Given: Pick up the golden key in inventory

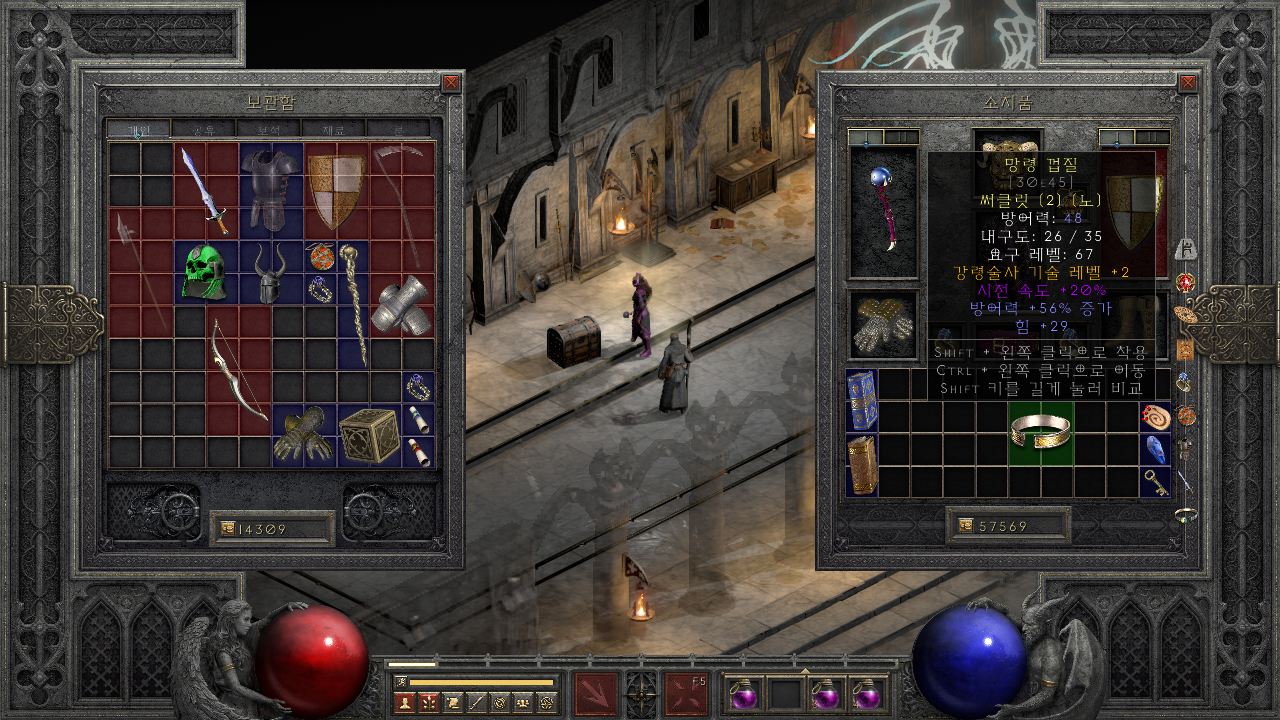Looking at the screenshot, I should coord(1156,482).
